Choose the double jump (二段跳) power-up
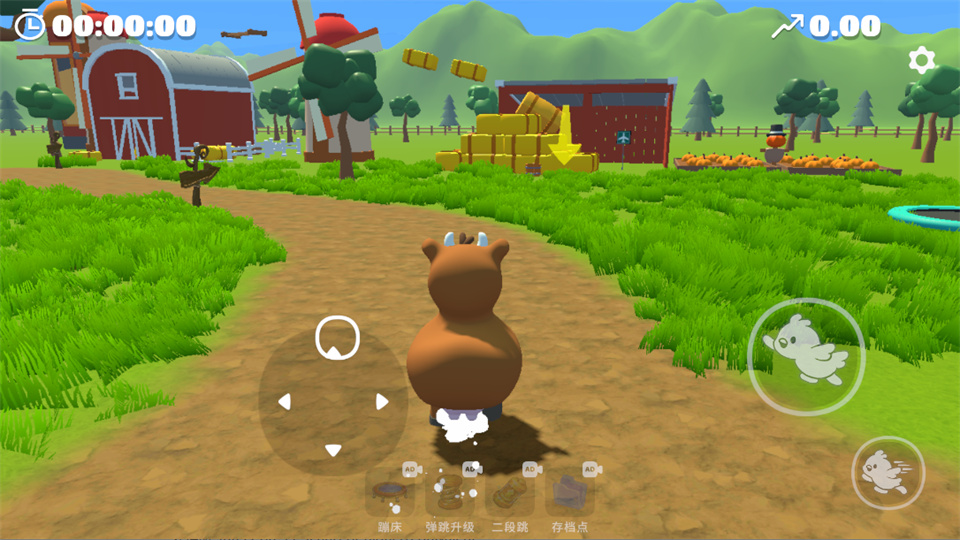 (x=510, y=491)
